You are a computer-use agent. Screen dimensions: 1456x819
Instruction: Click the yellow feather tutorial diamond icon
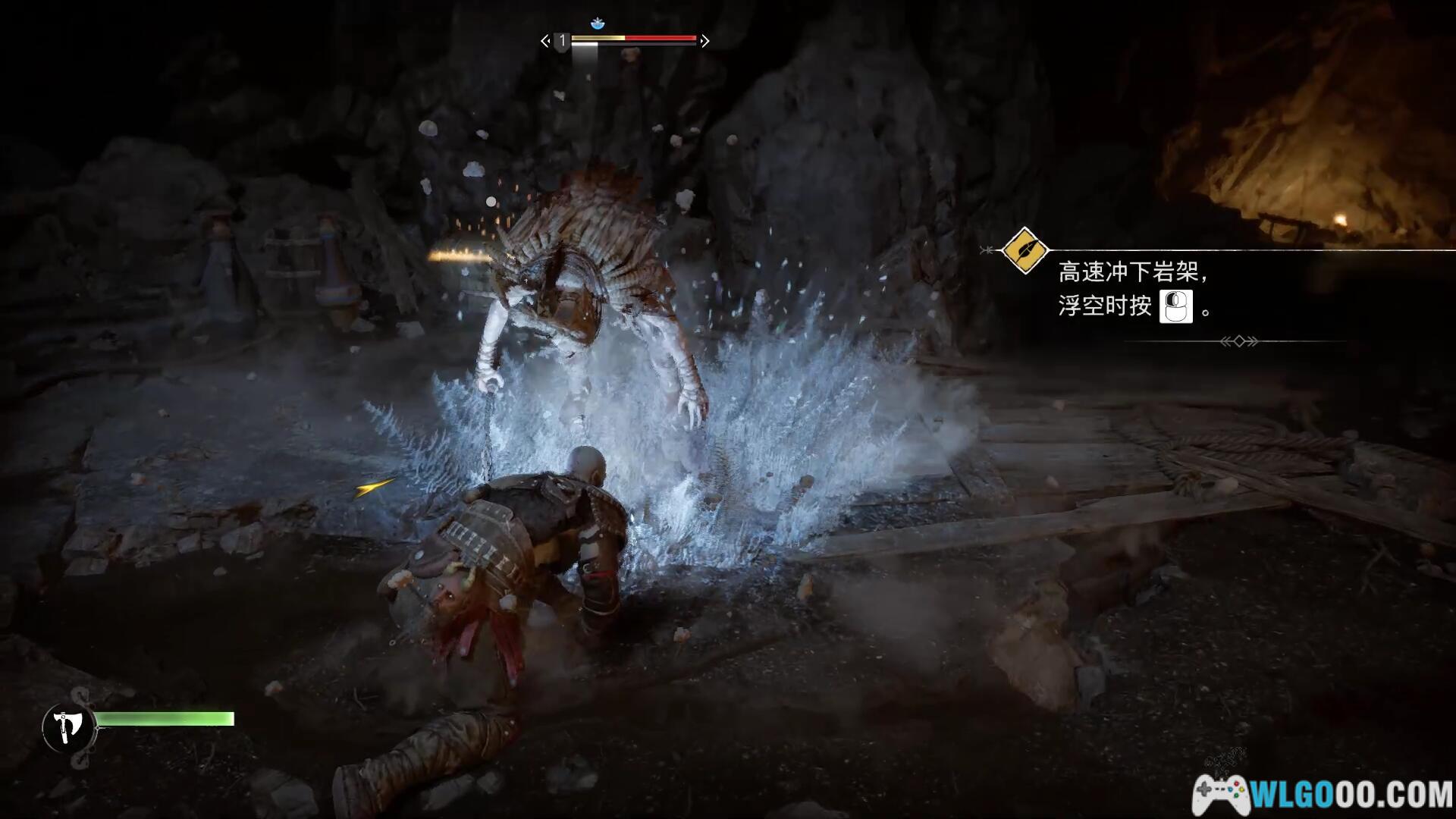pyautogui.click(x=1025, y=251)
